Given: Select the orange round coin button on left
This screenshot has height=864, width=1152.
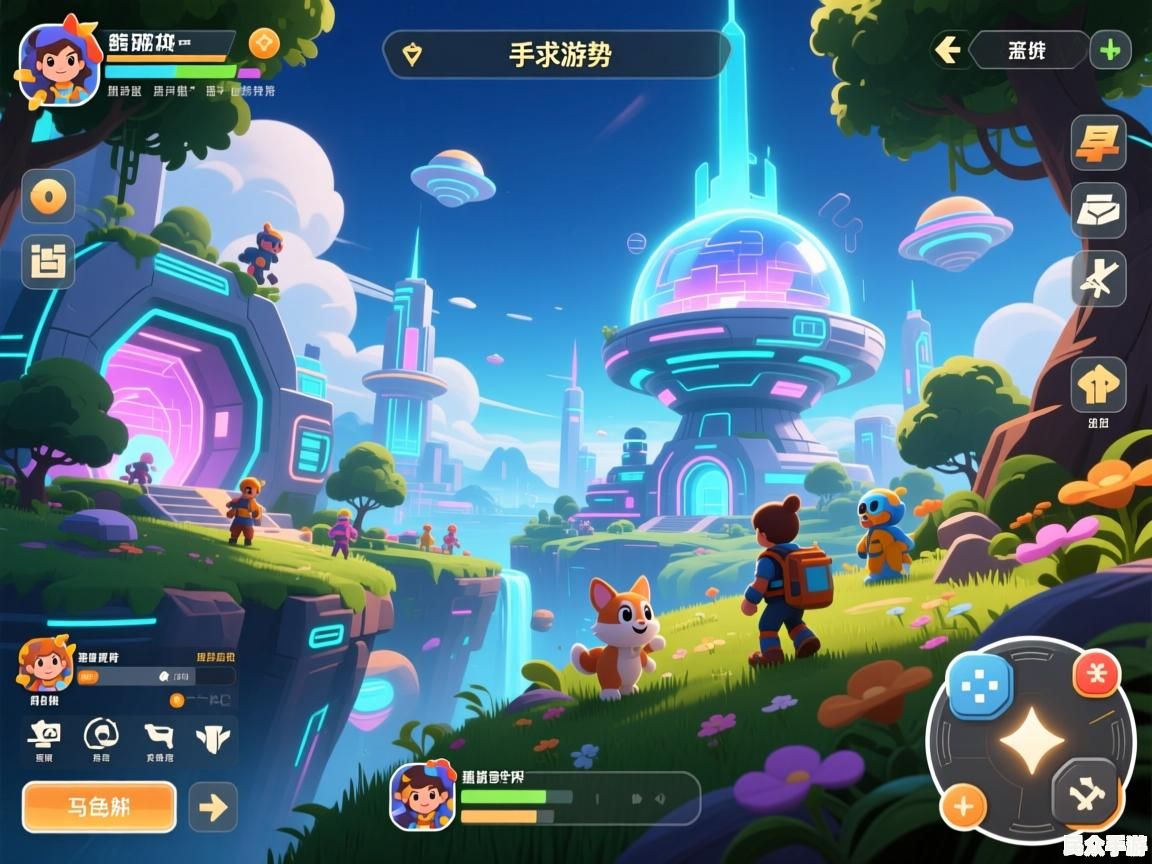Looking at the screenshot, I should click(48, 196).
